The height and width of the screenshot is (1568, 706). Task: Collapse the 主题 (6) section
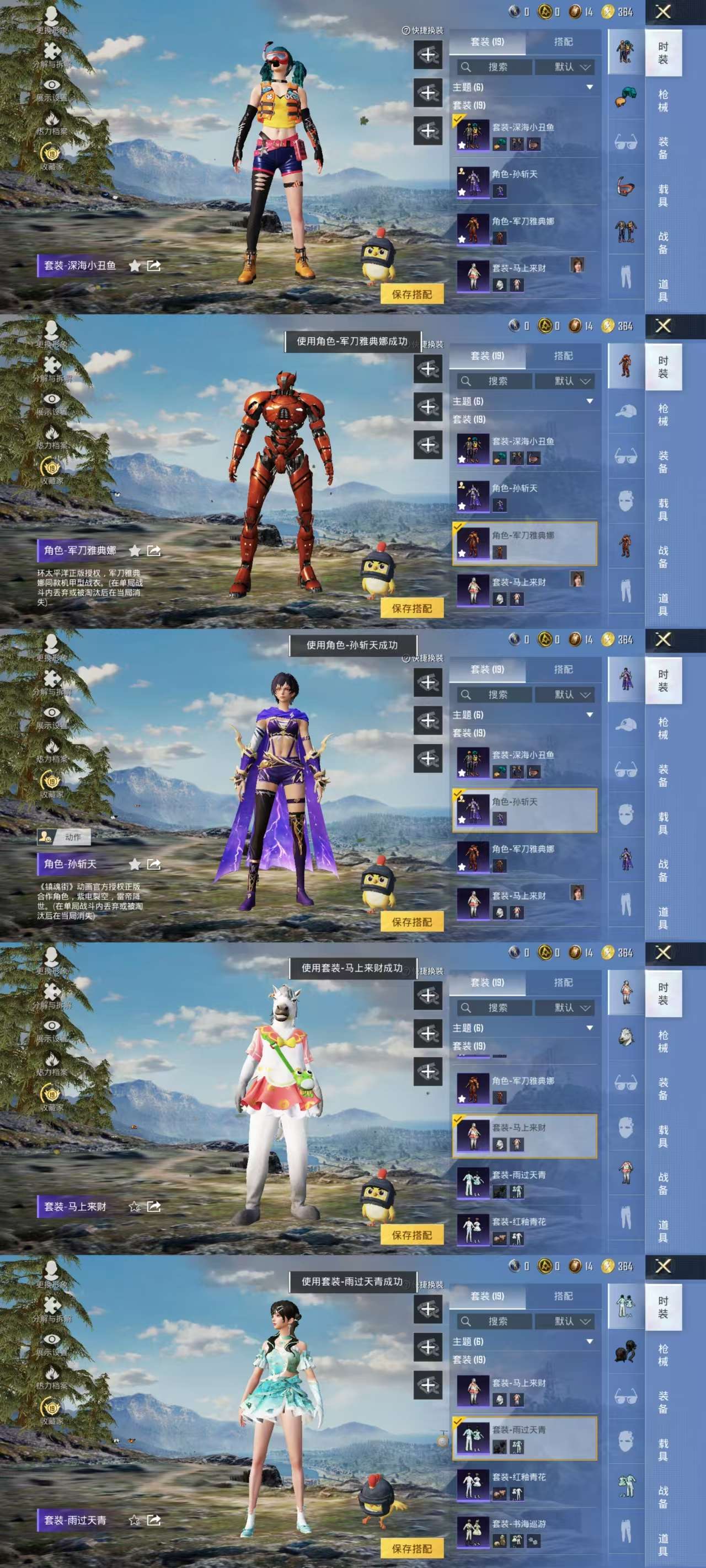click(x=590, y=87)
